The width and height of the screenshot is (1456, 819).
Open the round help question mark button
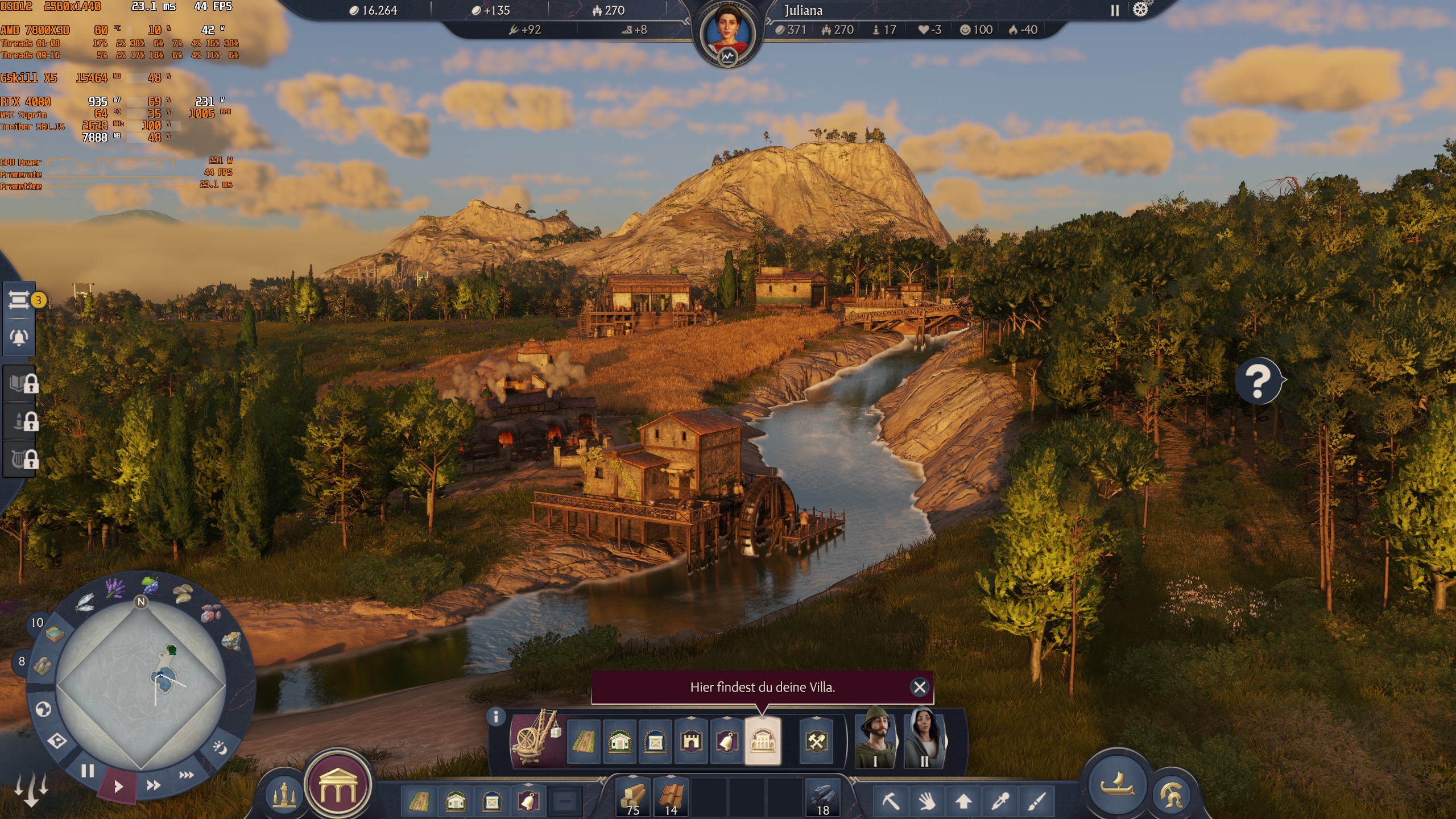1258,380
